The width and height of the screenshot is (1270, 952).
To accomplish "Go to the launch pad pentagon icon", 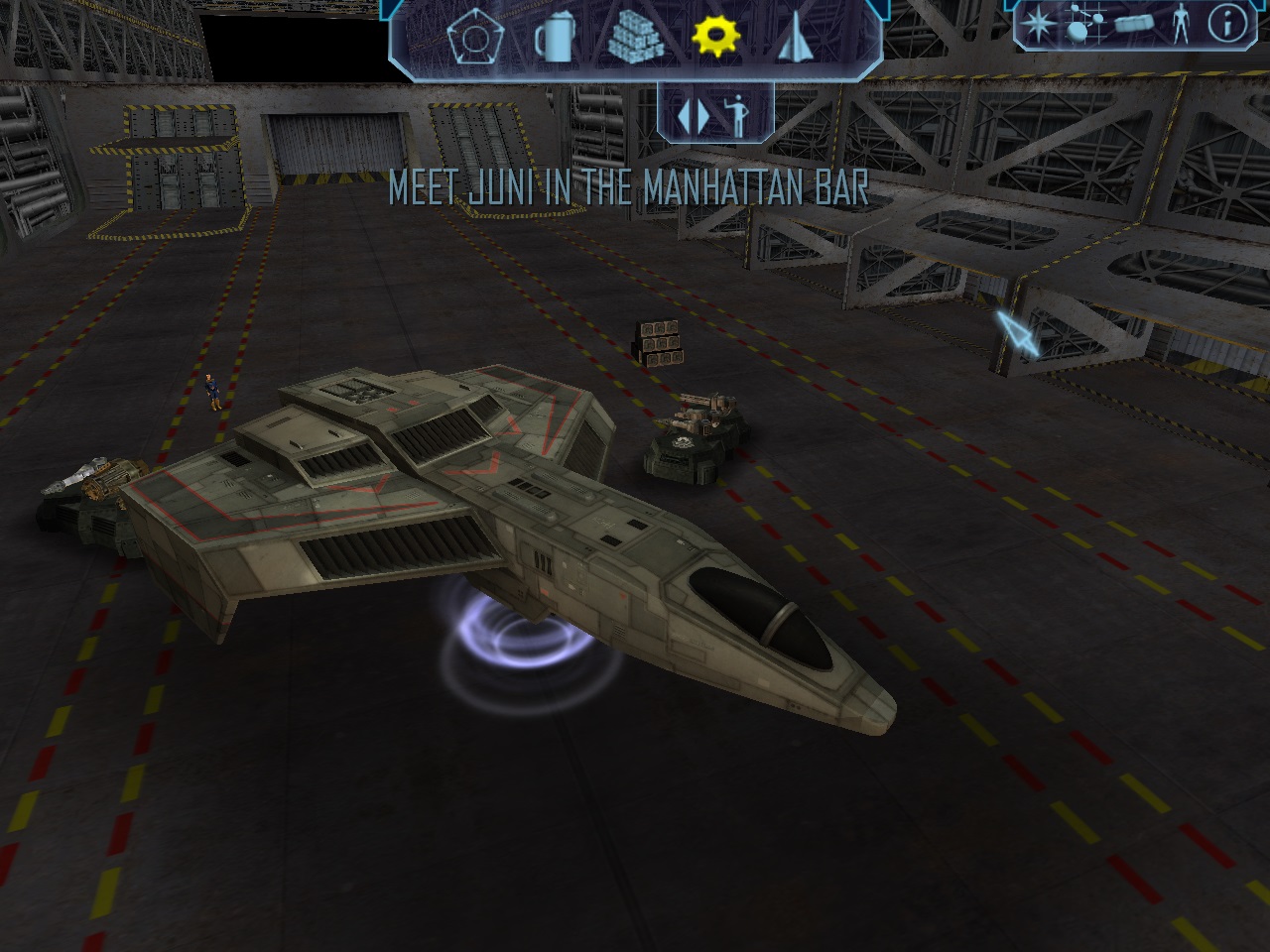I will click(469, 39).
